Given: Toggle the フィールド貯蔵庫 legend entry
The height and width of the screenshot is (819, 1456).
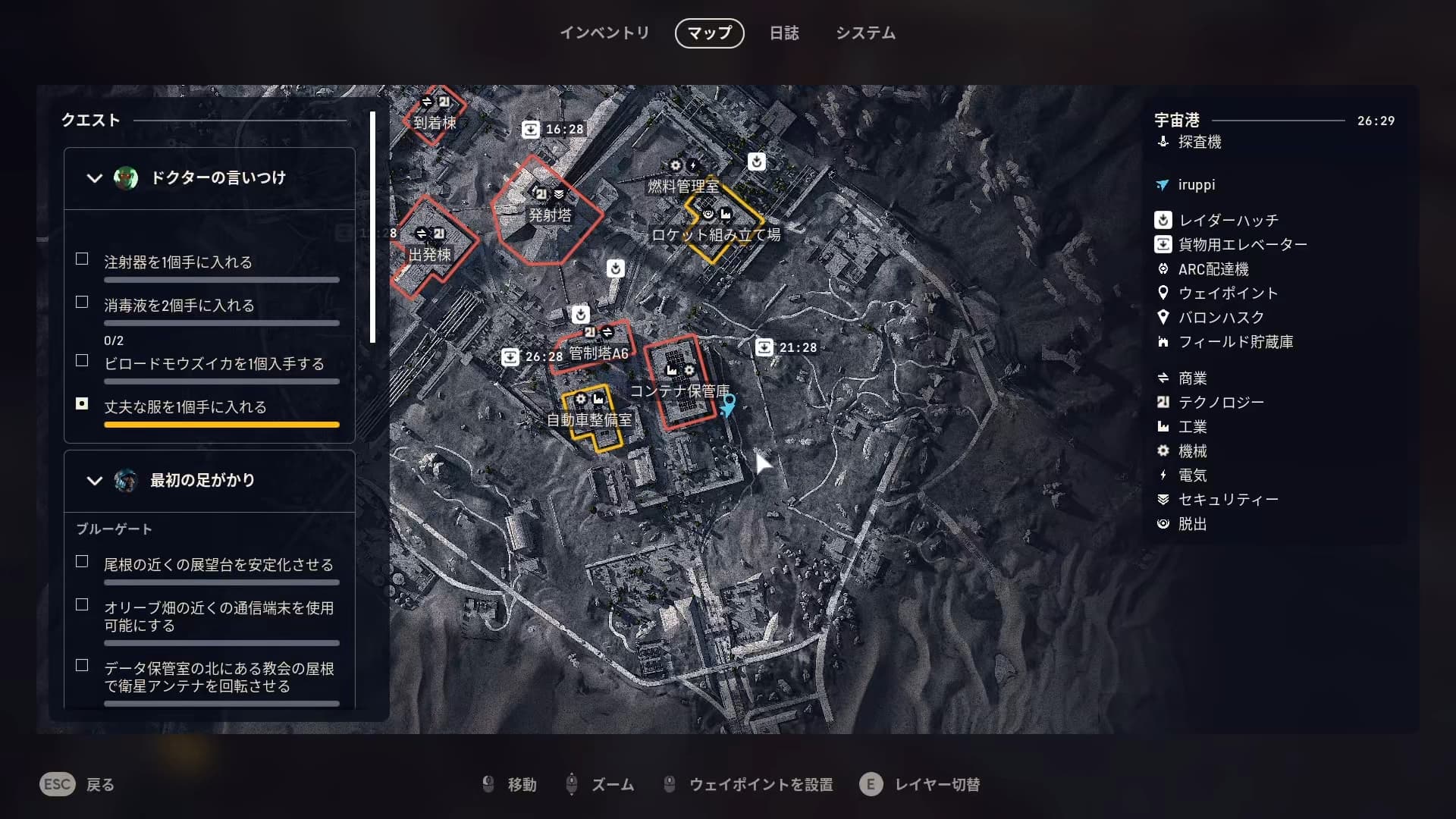Looking at the screenshot, I should point(1235,342).
